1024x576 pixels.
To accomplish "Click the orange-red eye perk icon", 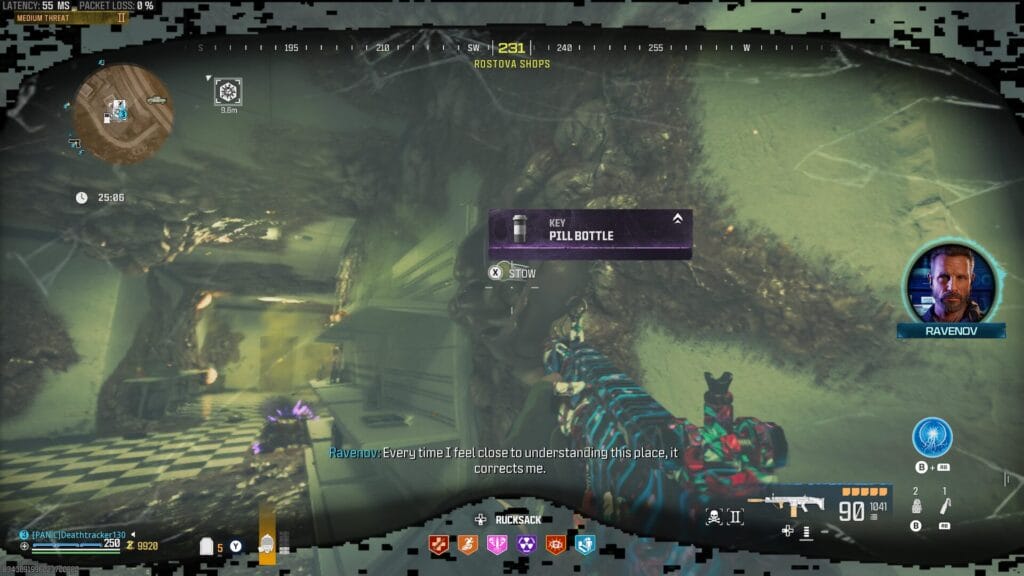I will pos(555,544).
